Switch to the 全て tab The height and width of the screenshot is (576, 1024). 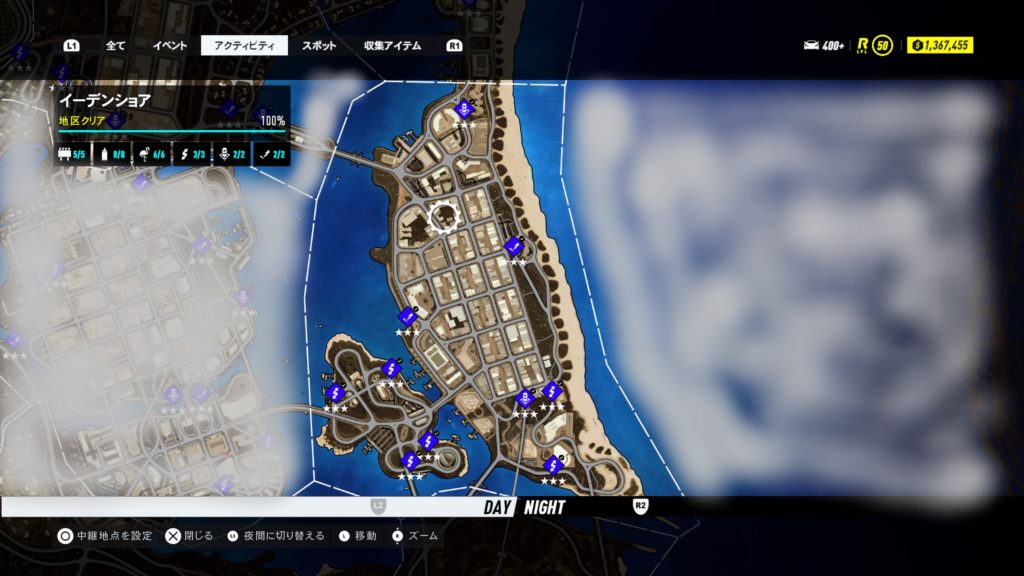coord(116,46)
